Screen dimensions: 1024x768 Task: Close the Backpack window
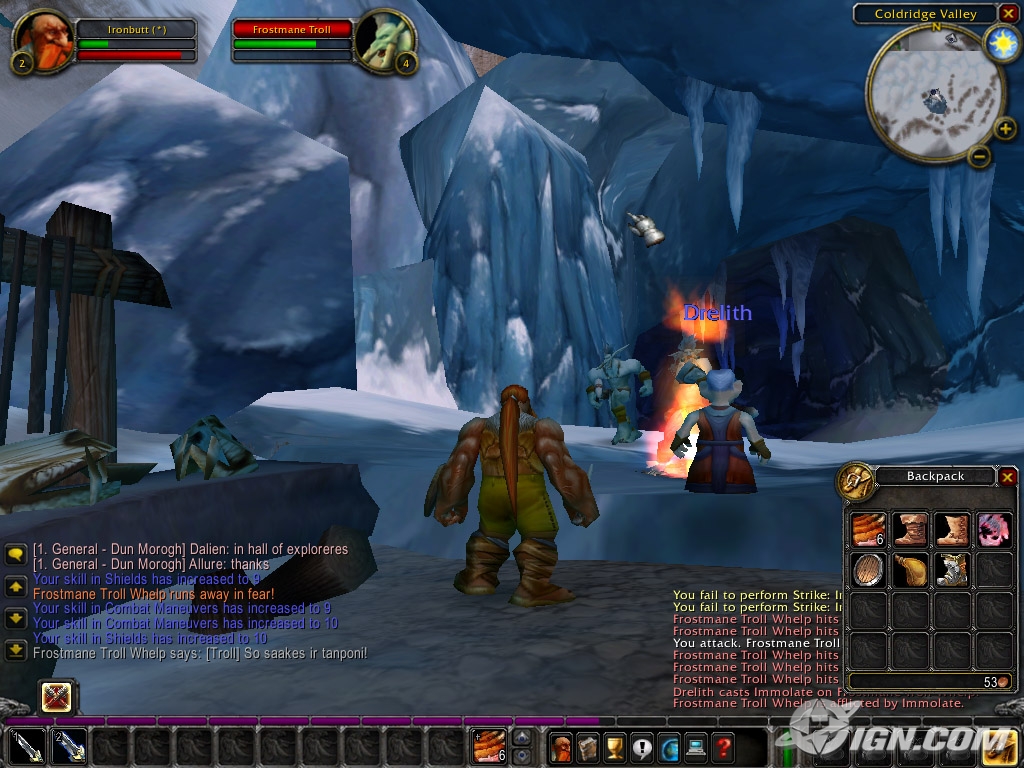(1007, 477)
